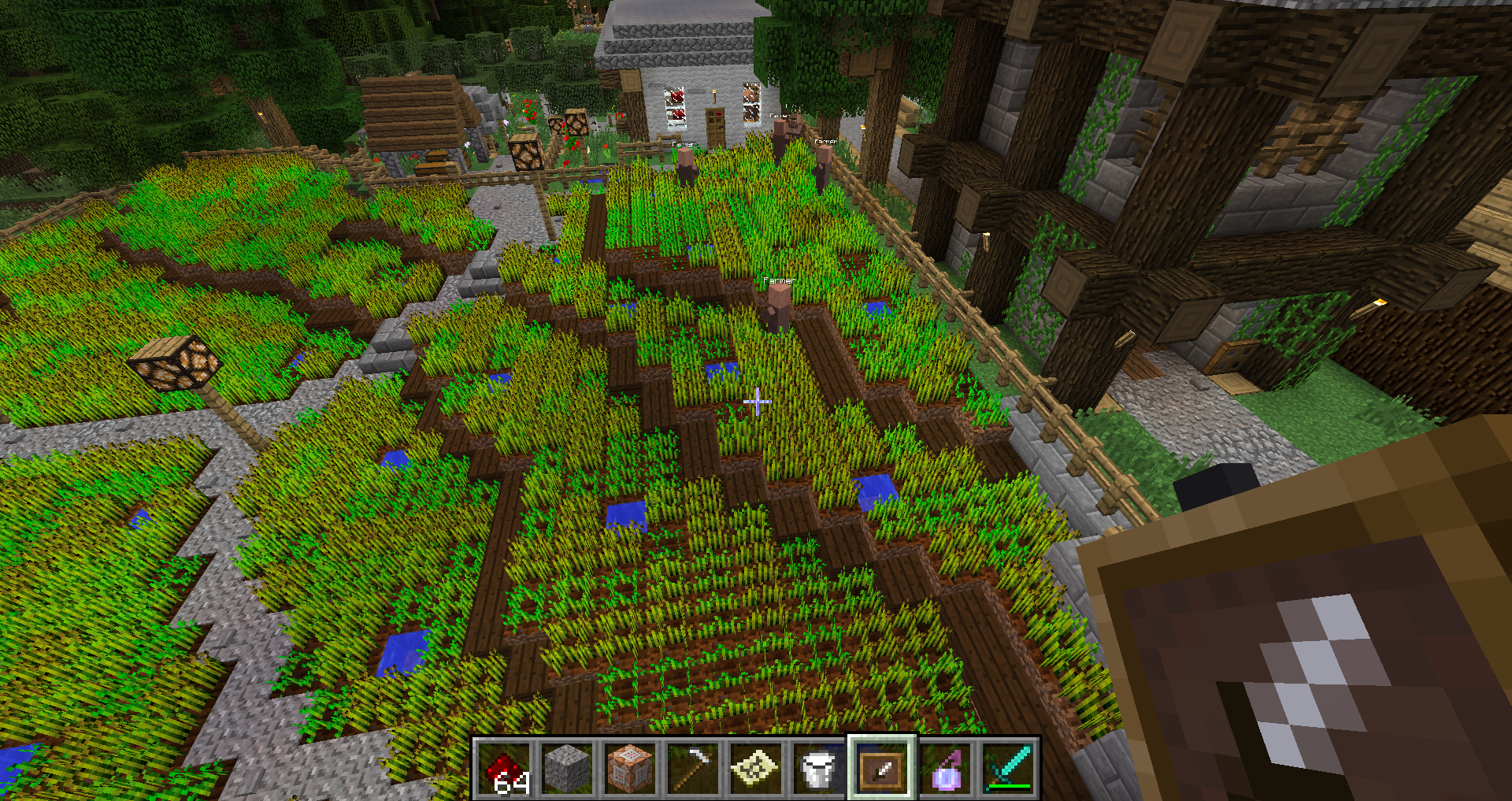1512x801 pixels.
Task: Select the map item slot
Action: 756,768
